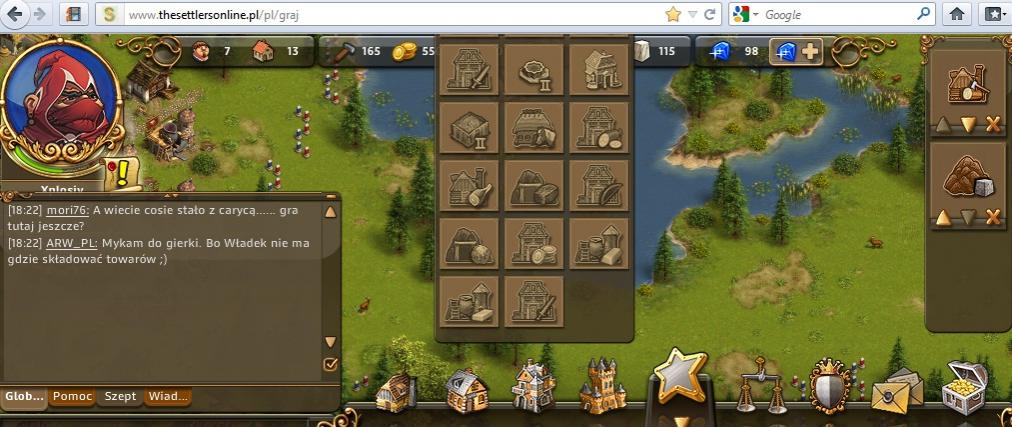Switch to the Pomoc chat tab
1012x427 pixels.
click(x=72, y=397)
